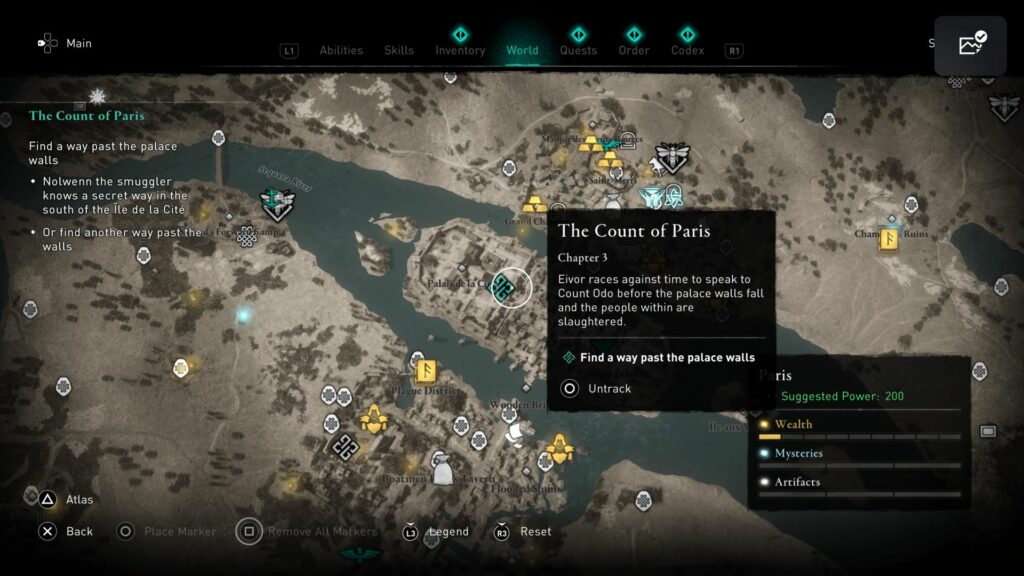Reset the map view

(x=535, y=531)
